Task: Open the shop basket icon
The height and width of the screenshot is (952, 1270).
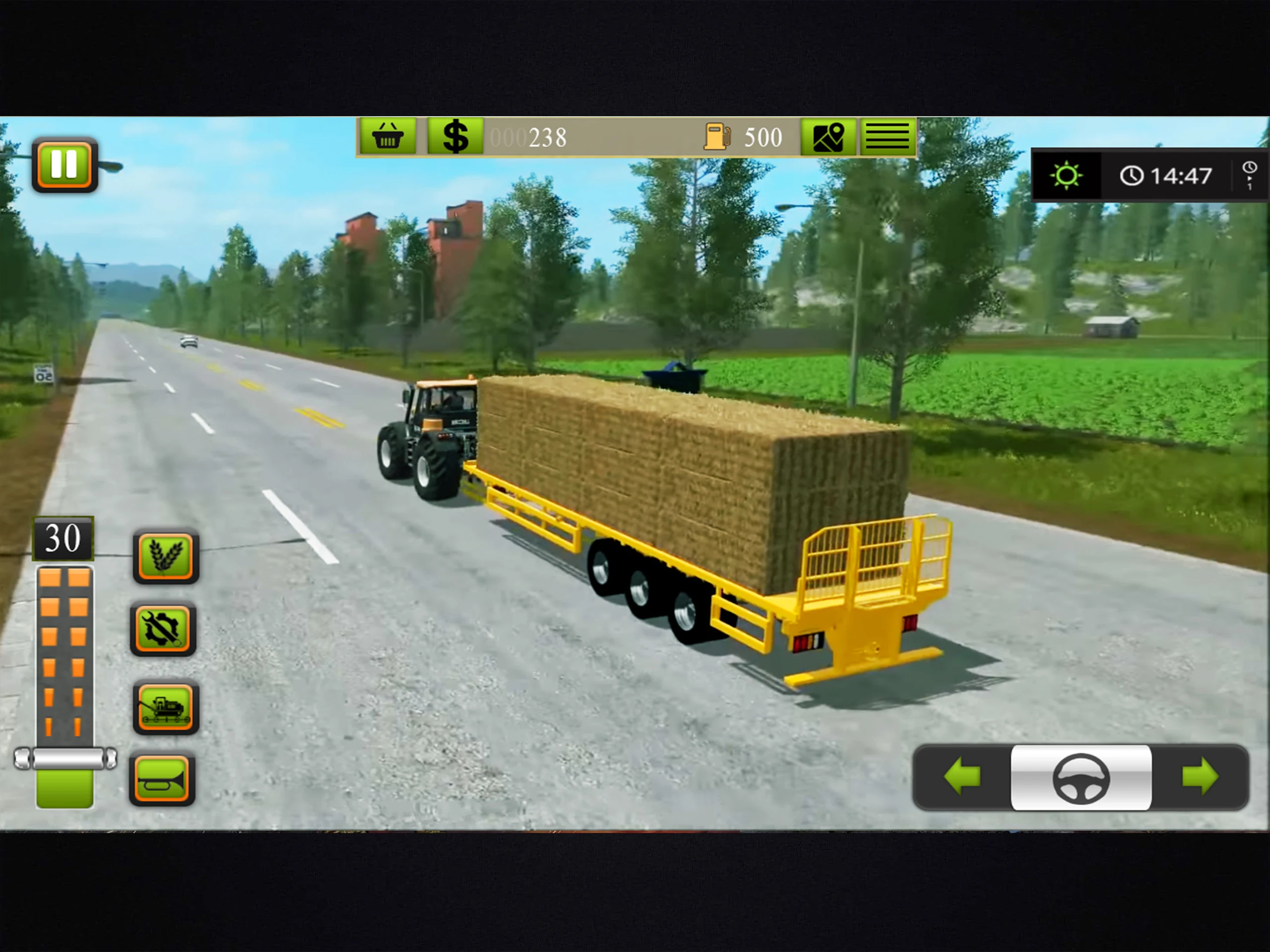Action: 388,137
